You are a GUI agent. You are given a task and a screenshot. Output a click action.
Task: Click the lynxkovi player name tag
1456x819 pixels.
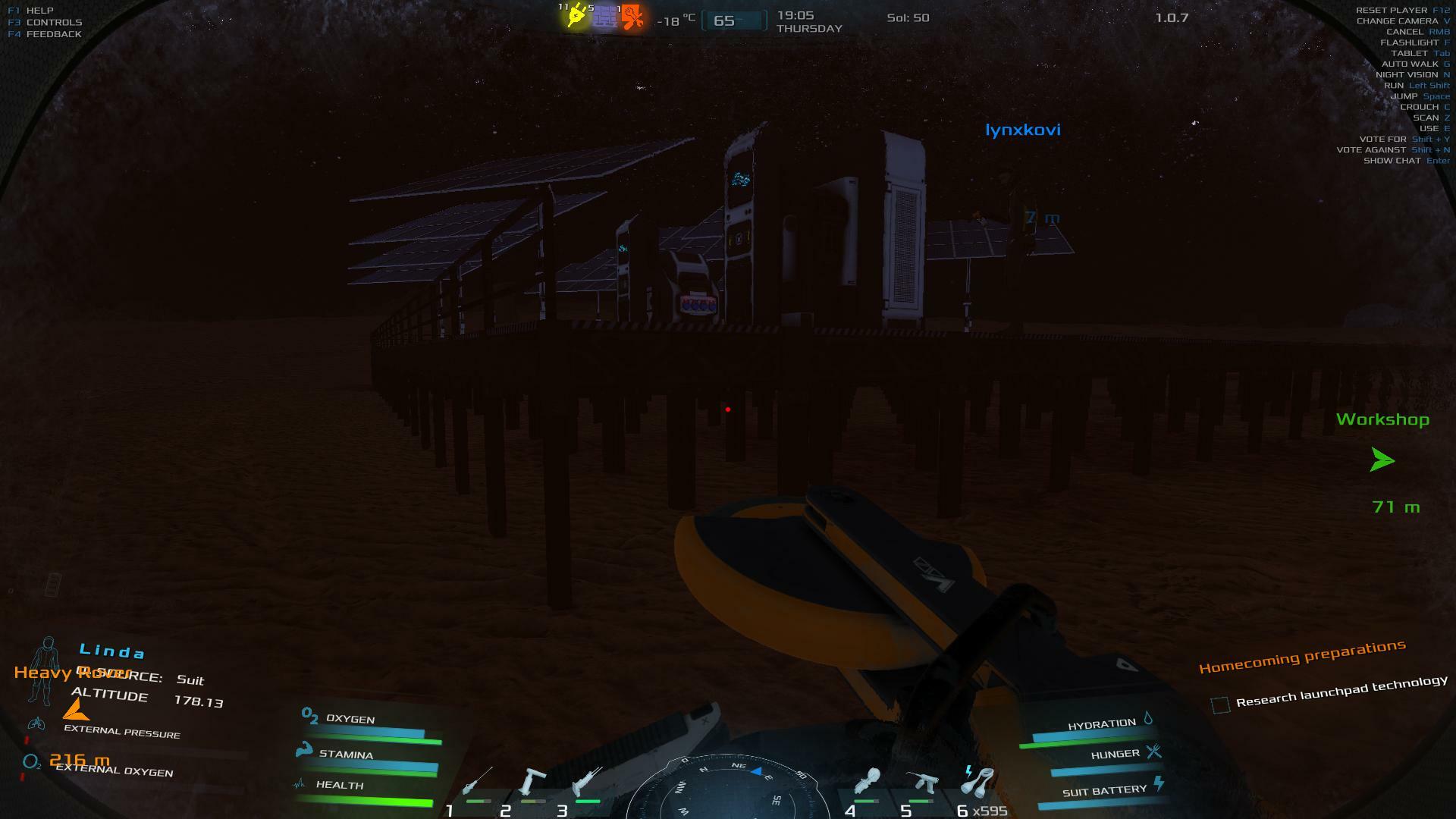coord(1022,130)
